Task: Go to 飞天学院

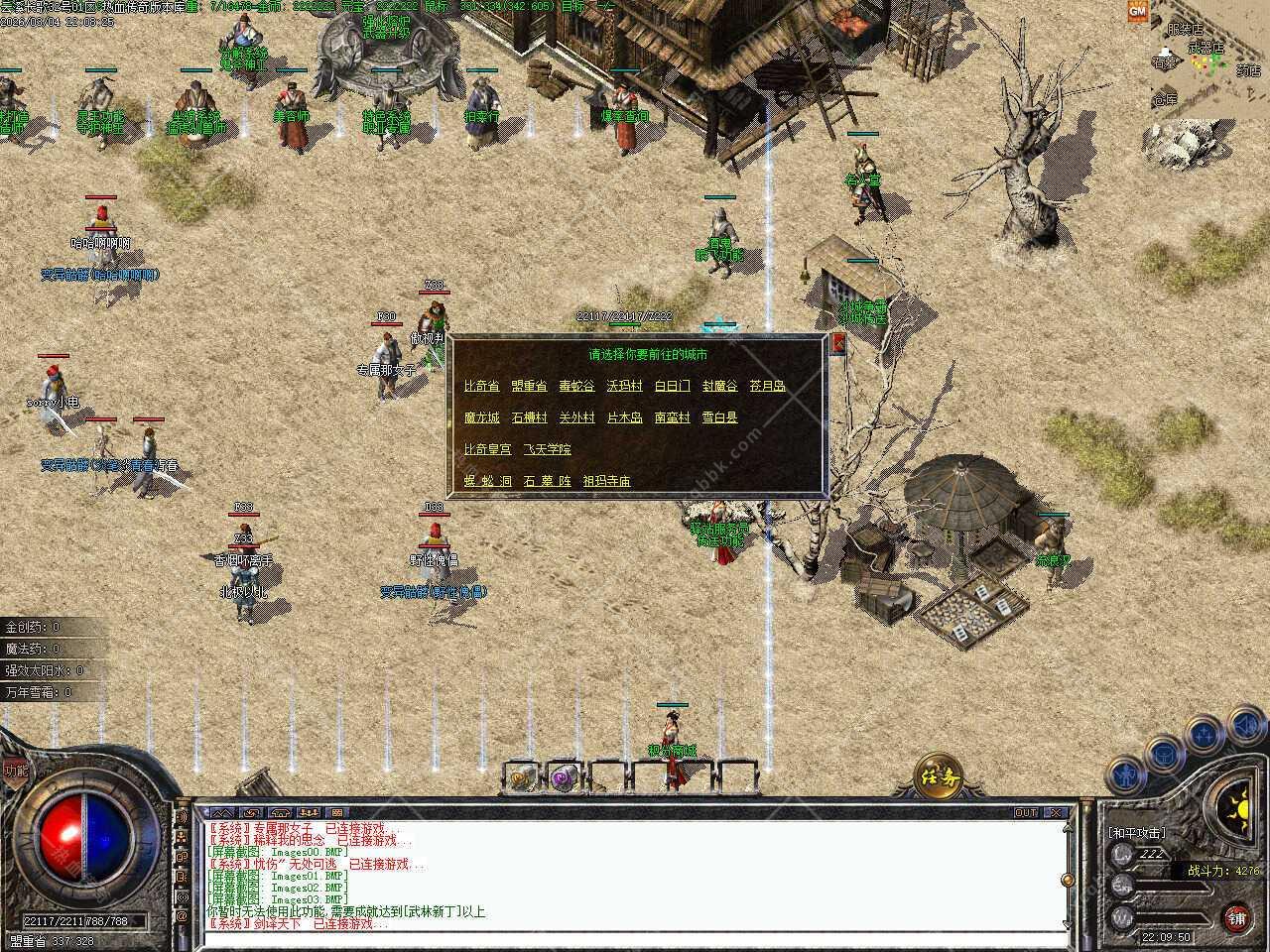Action: [x=547, y=449]
